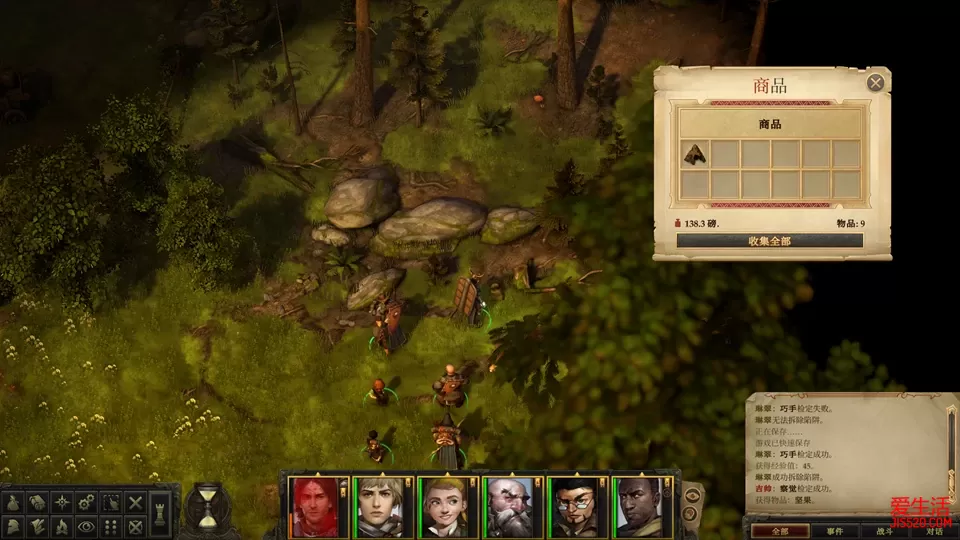The width and height of the screenshot is (960, 540).
Task: Select the bearded dwarf portrait
Action: pos(514,505)
